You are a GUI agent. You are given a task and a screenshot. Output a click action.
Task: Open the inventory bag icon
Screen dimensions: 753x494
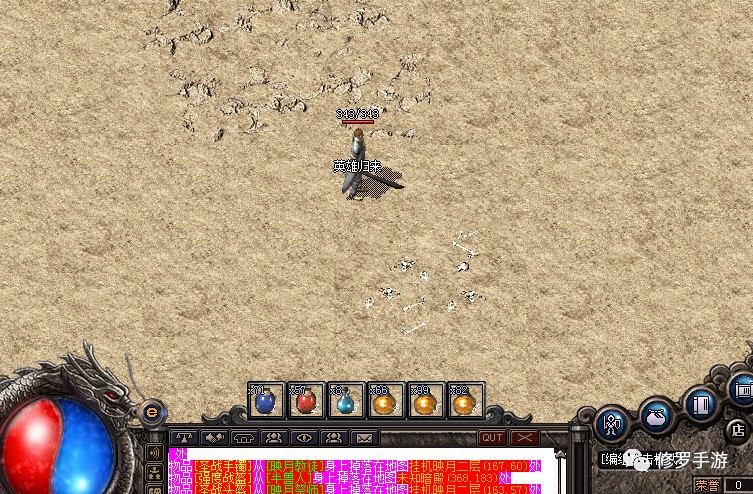click(x=656, y=414)
